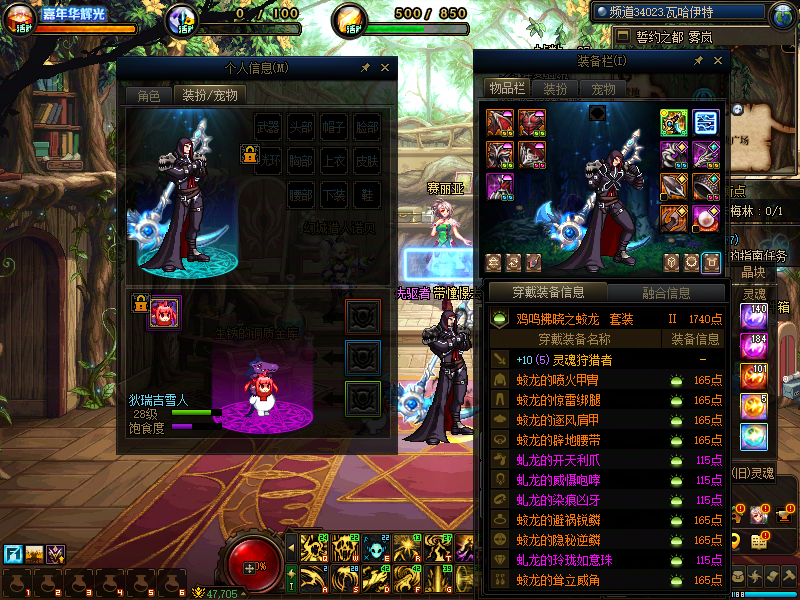
Task: Click the 帽子 costume slot
Action: pos(334,128)
